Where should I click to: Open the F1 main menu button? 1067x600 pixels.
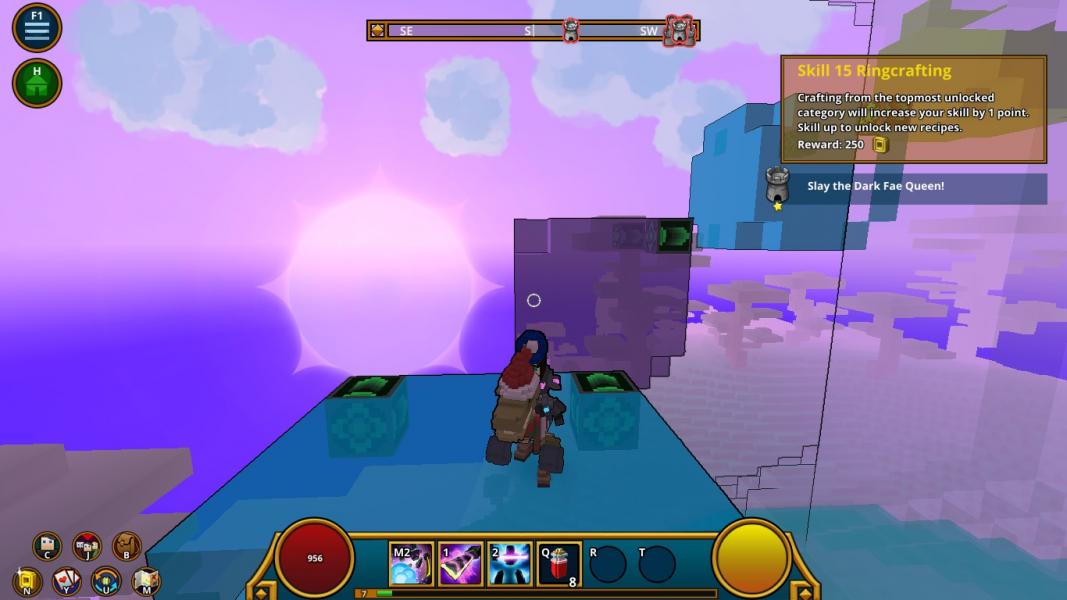coord(37,28)
